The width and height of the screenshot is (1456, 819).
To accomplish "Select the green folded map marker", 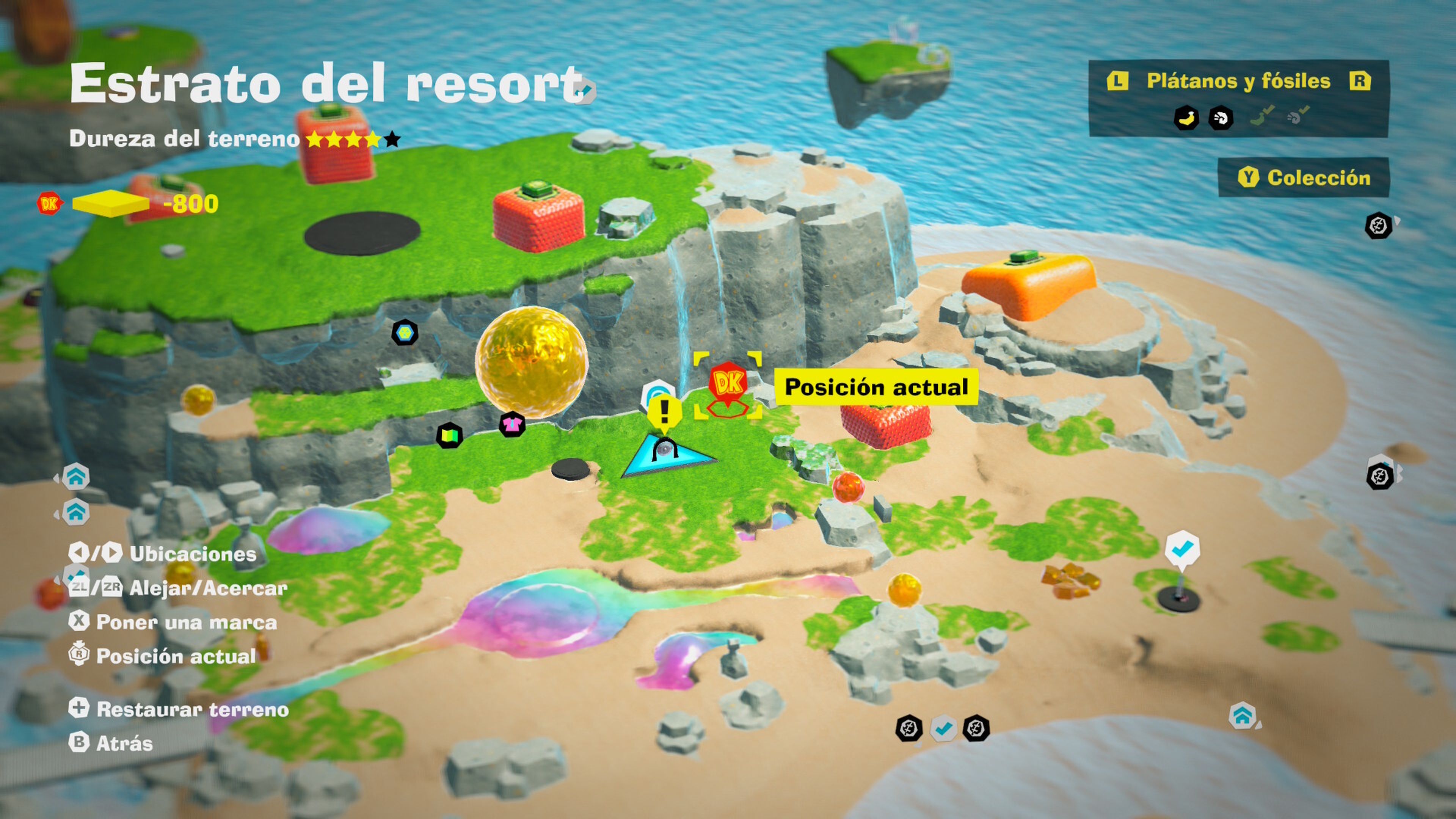I will [x=449, y=436].
